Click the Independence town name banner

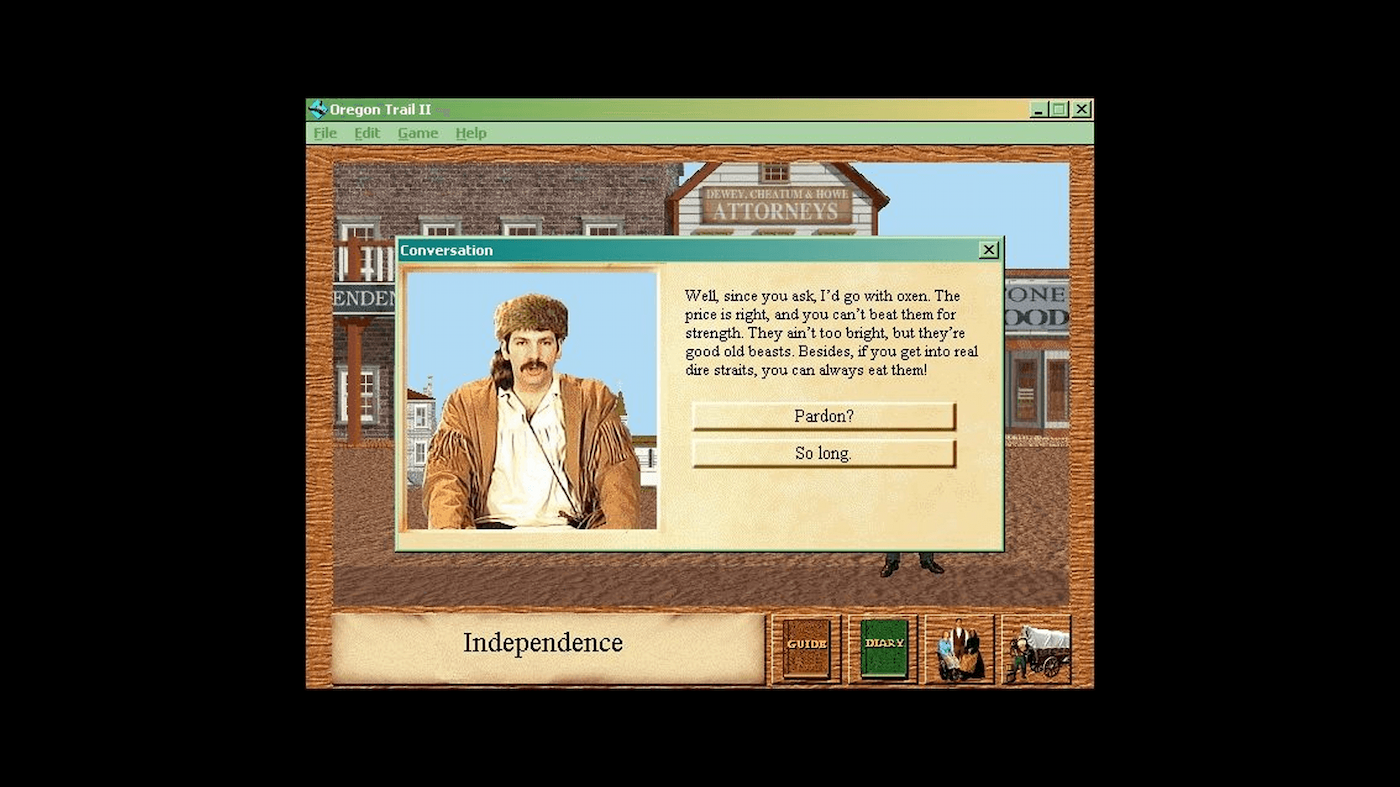(x=543, y=643)
